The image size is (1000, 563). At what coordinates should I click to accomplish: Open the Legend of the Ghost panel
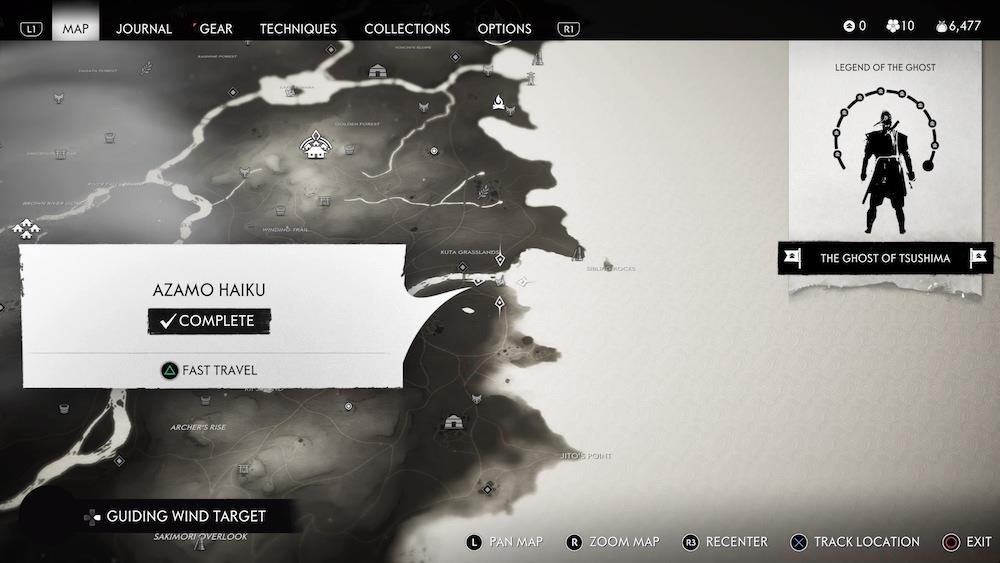(x=884, y=150)
